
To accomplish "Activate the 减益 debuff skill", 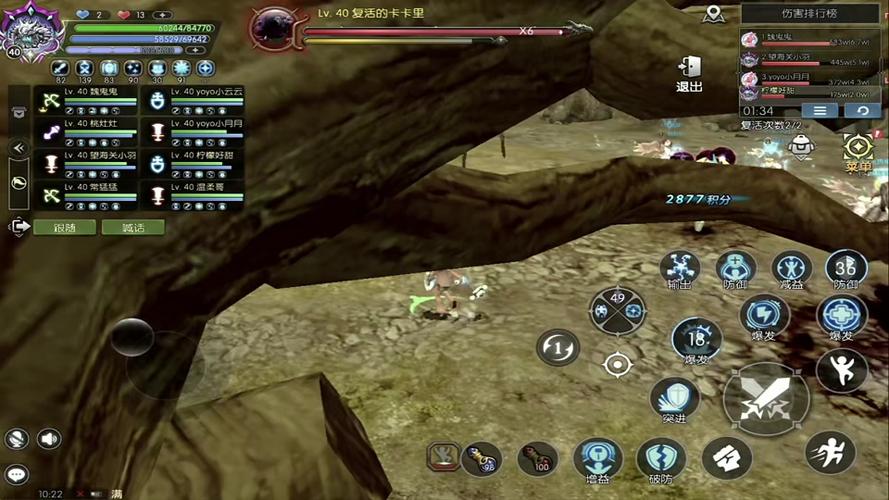I will point(791,268).
